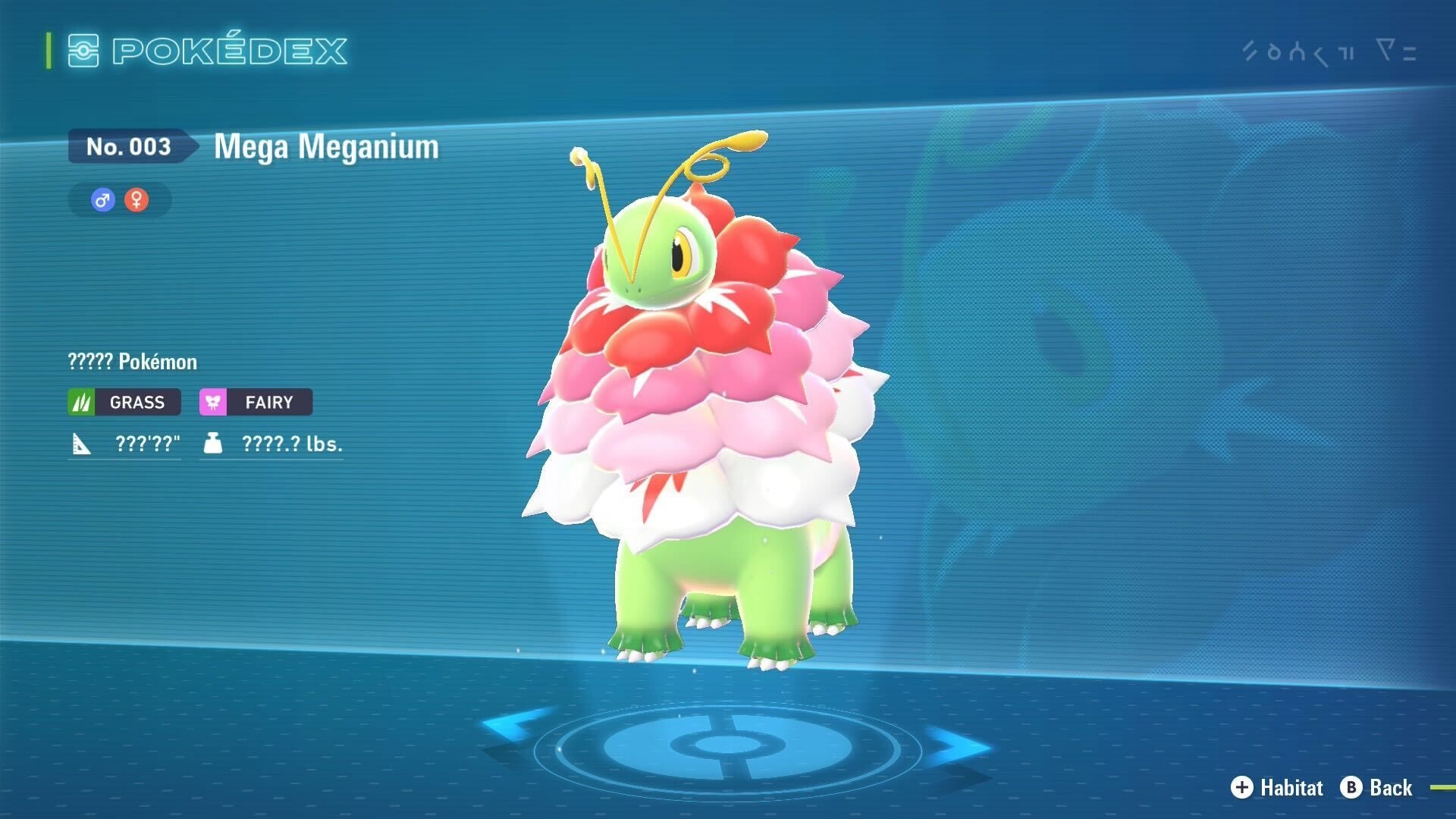Click the Grass type badge
Screen dimensions: 1456x819
click(124, 402)
